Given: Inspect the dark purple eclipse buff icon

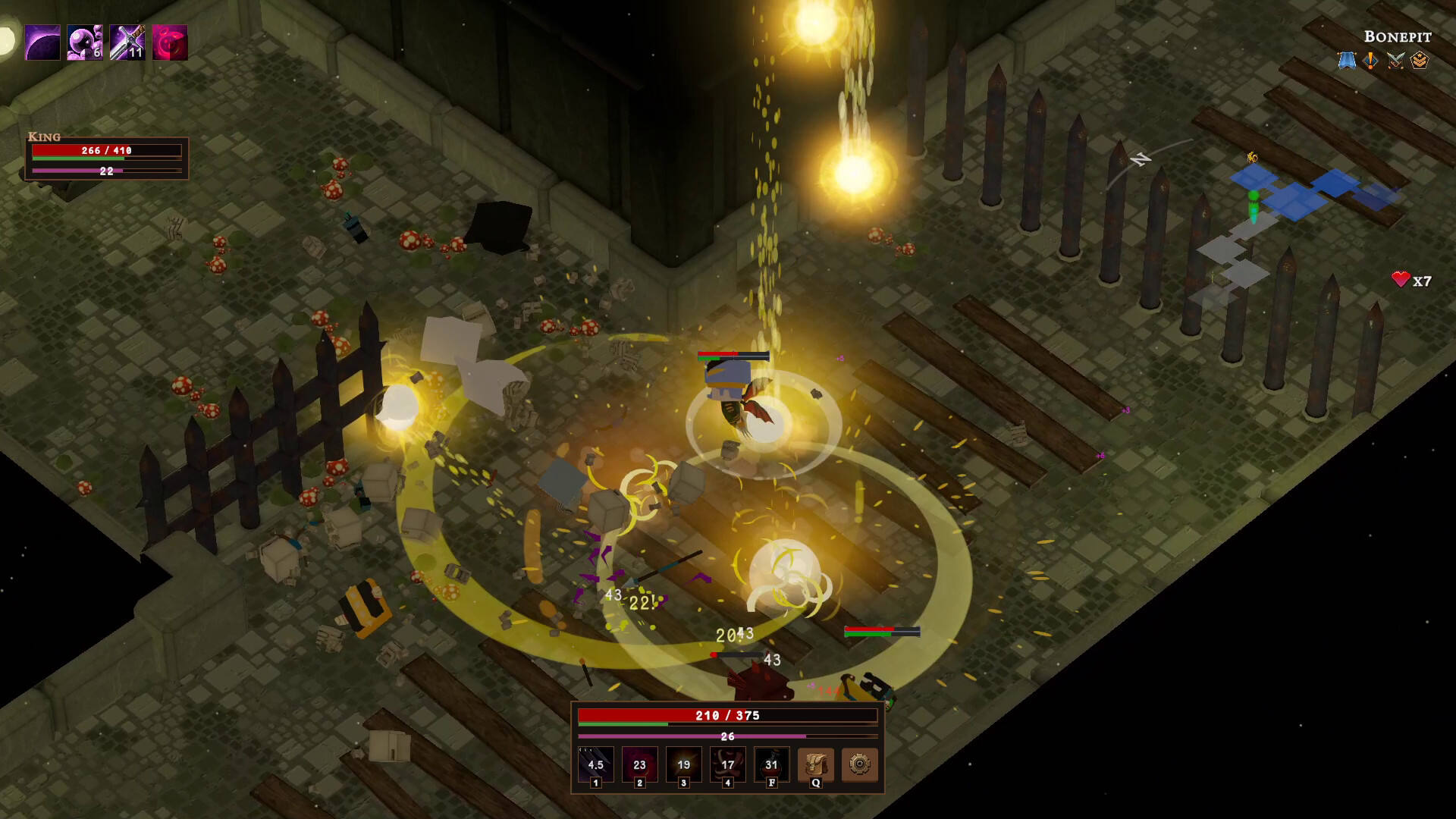Looking at the screenshot, I should 42,42.
